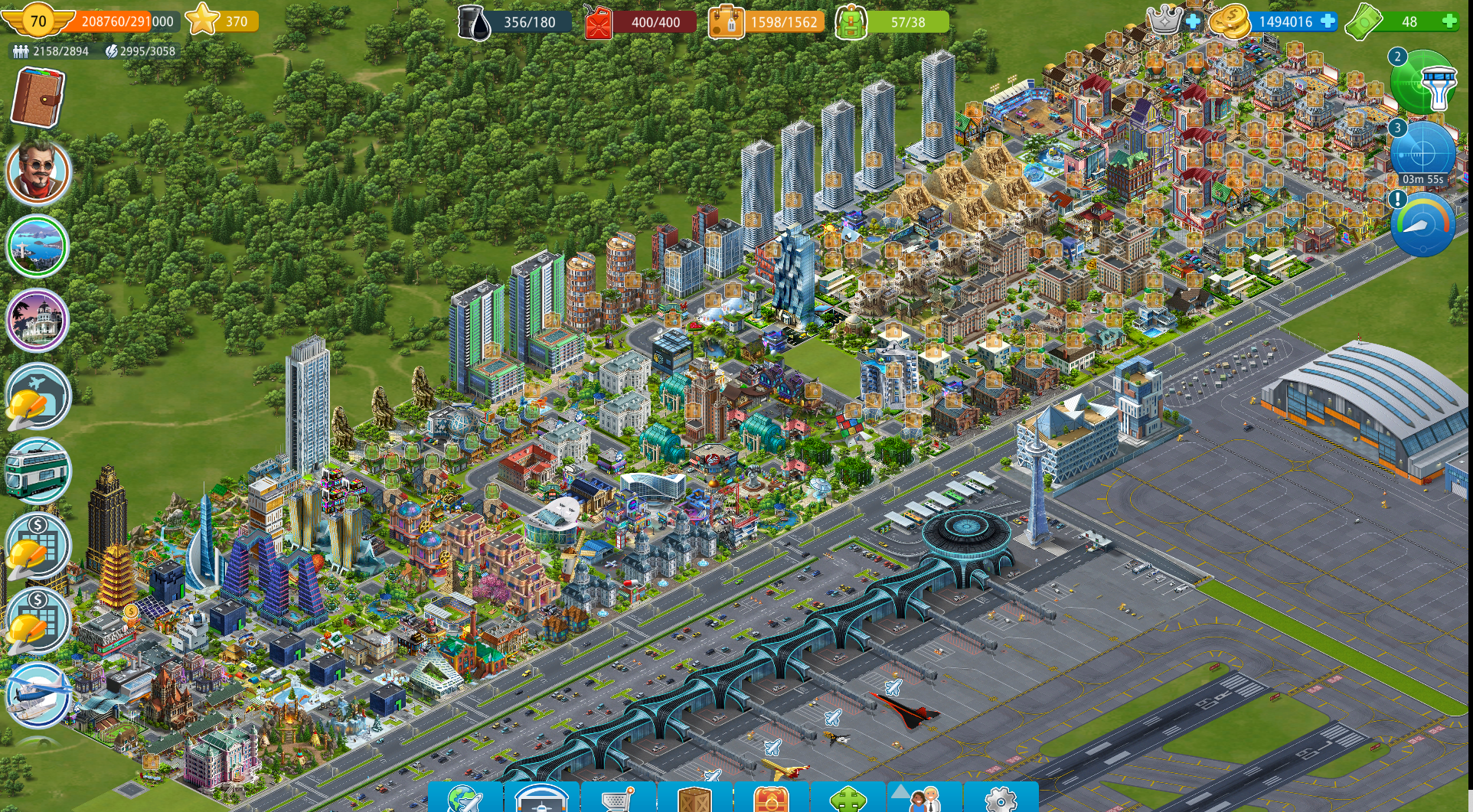This screenshot has width=1473, height=812.
Task: Open the hangar menu in bottom bar
Action: [x=541, y=798]
